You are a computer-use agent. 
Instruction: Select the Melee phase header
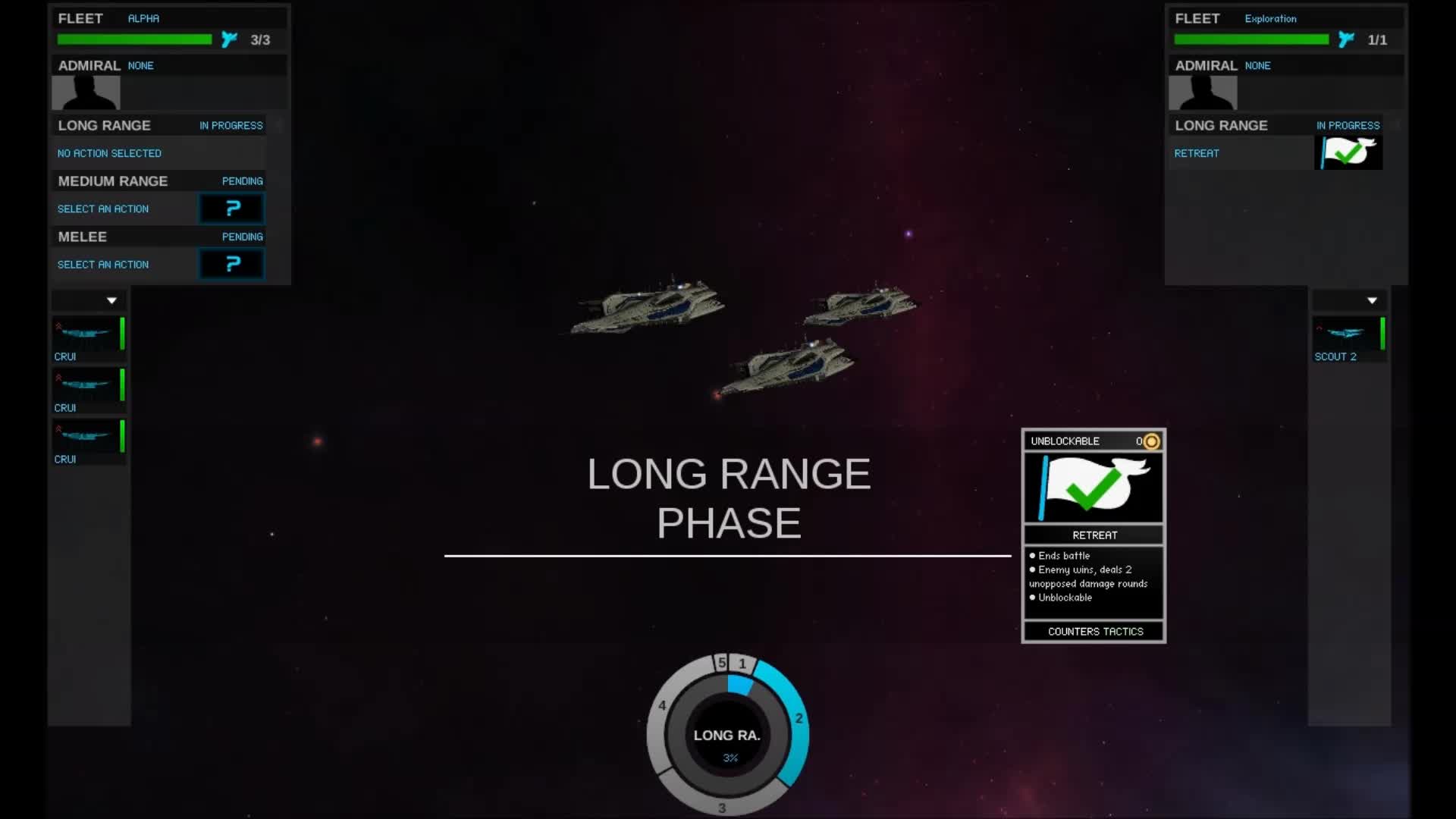point(82,237)
